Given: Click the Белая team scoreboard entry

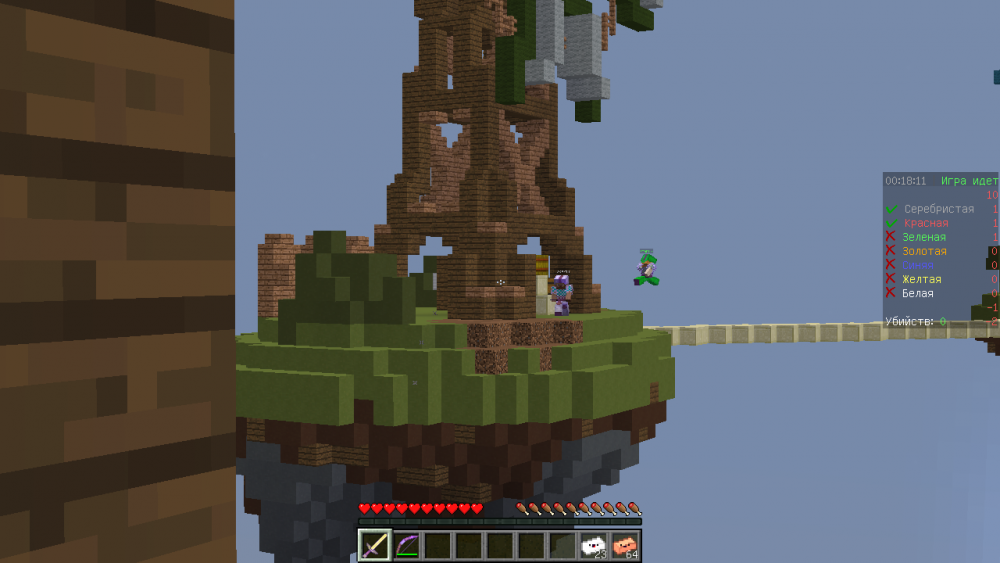Looking at the screenshot, I should [917, 293].
